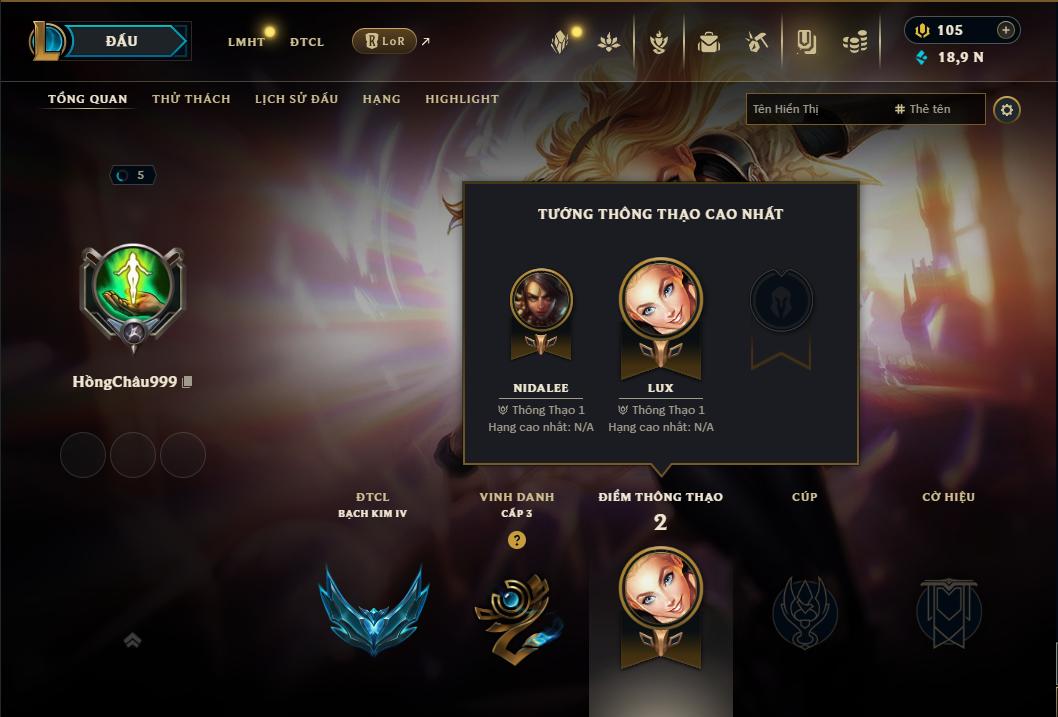The image size is (1058, 717).
Task: Add RP with the plus button
Action: coord(1005,30)
